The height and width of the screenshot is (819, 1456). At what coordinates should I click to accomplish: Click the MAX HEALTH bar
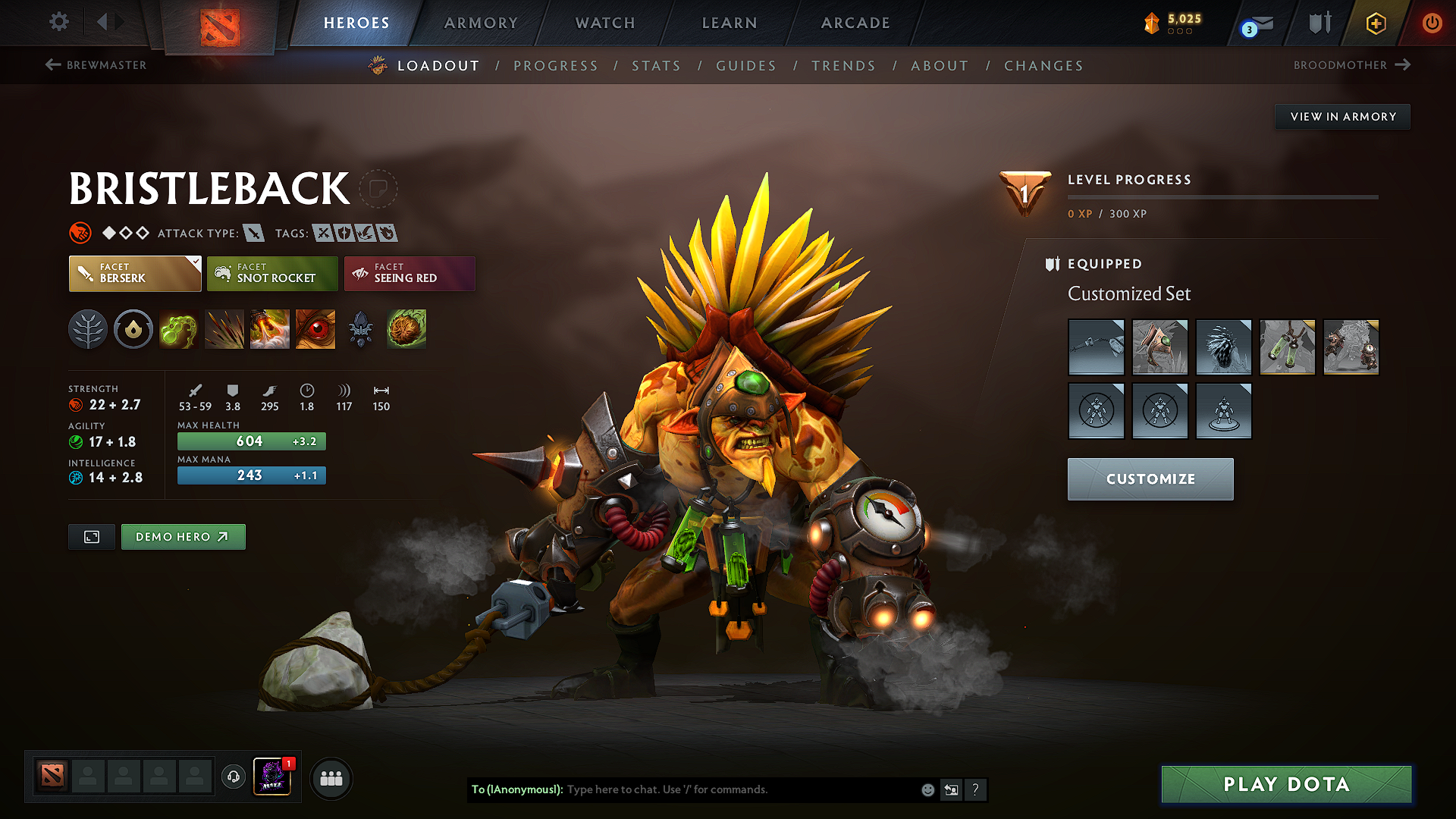coord(251,441)
